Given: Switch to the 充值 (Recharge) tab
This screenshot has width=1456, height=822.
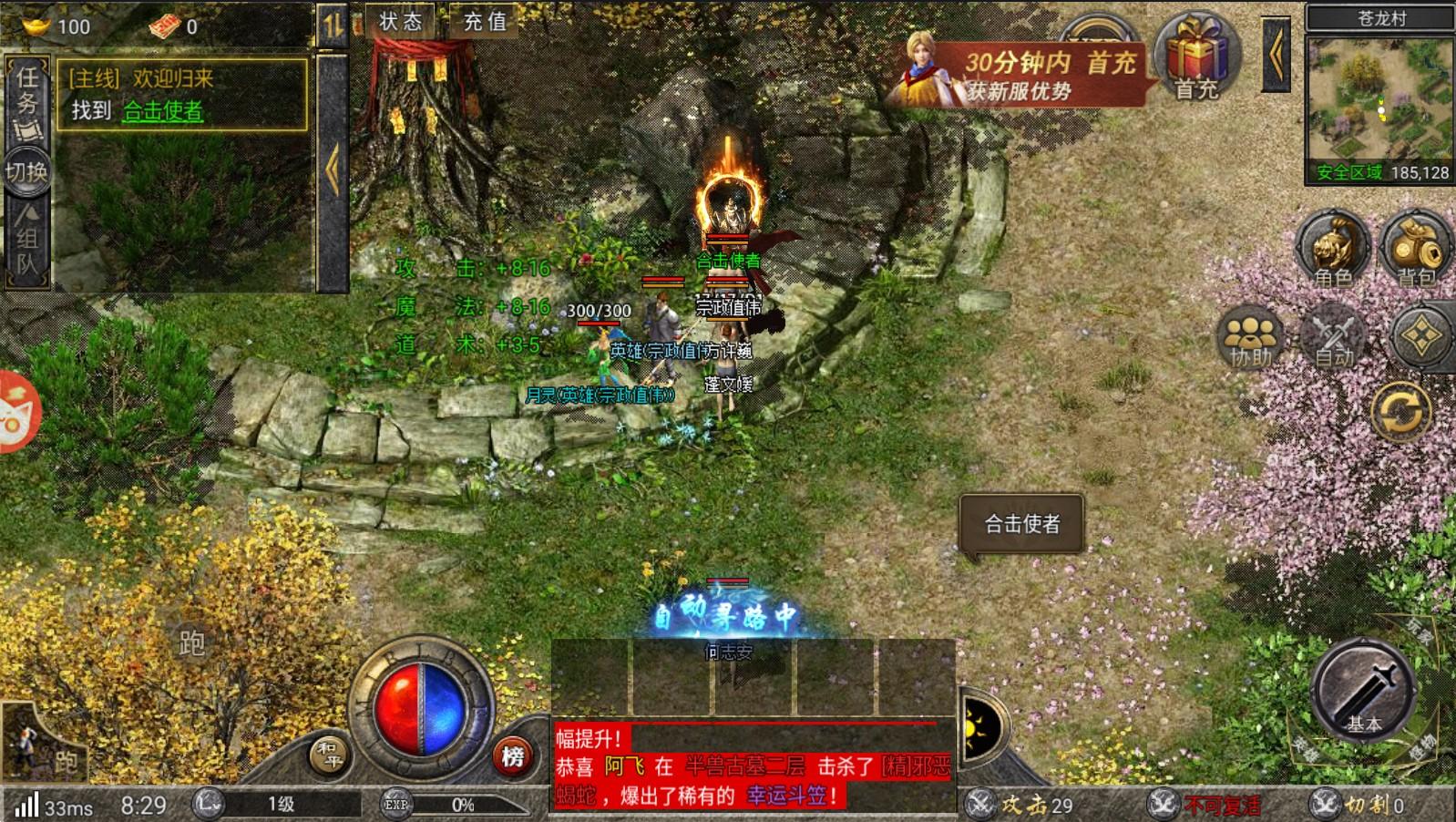Looking at the screenshot, I should tap(483, 22).
